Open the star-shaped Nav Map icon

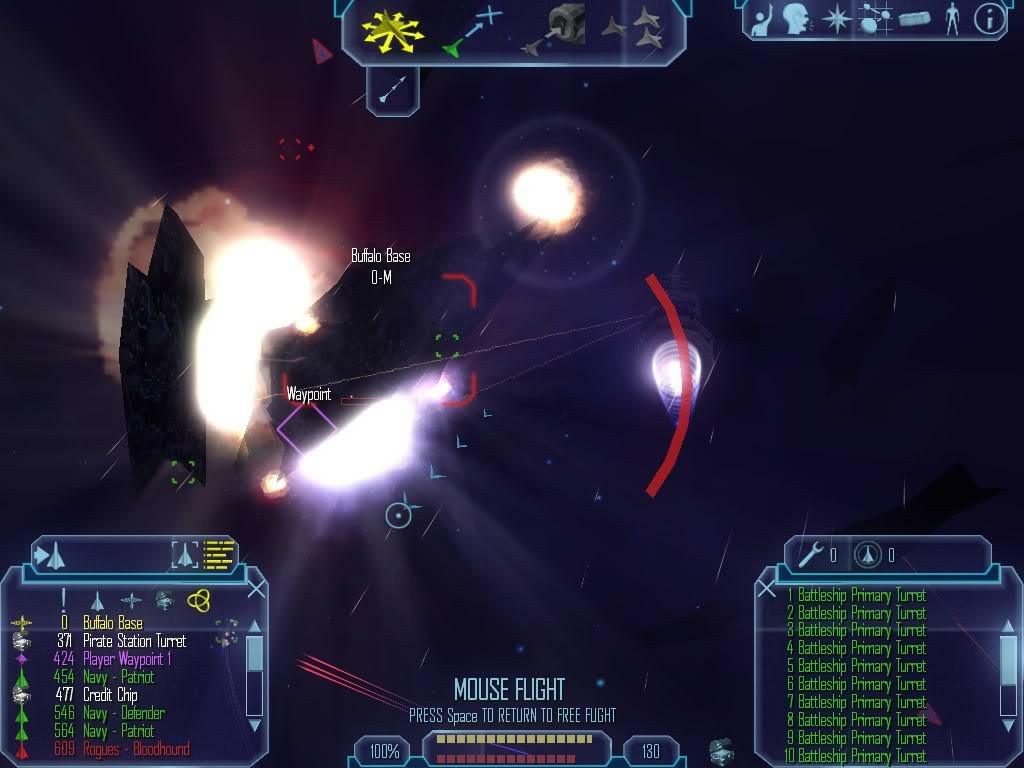pos(836,19)
